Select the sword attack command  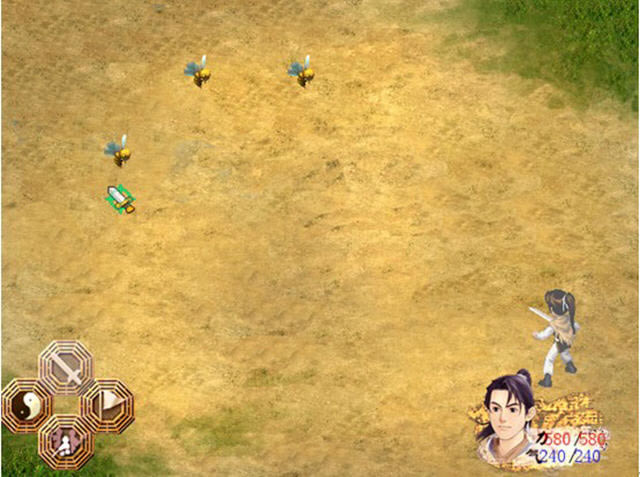pyautogui.click(x=67, y=369)
